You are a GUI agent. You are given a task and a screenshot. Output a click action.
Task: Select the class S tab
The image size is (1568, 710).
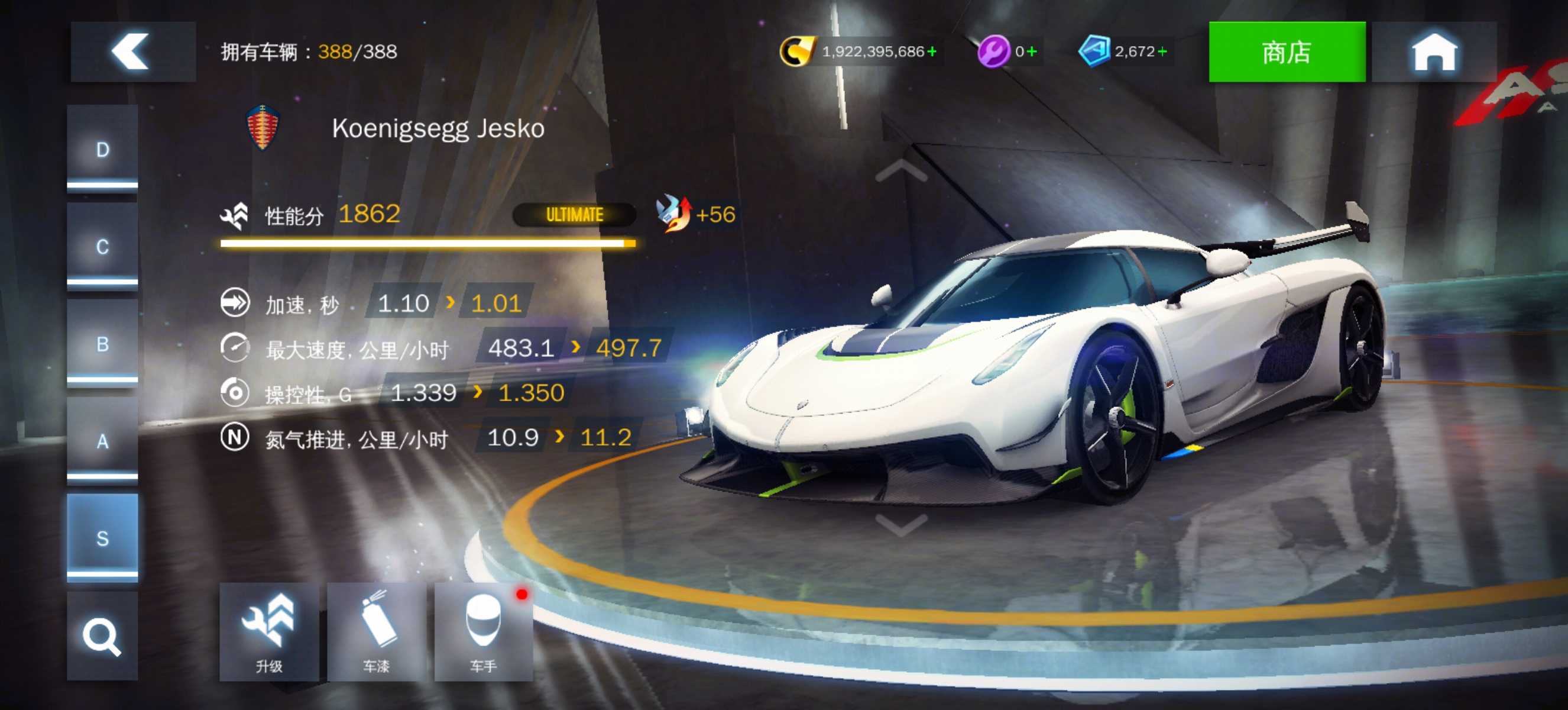102,538
